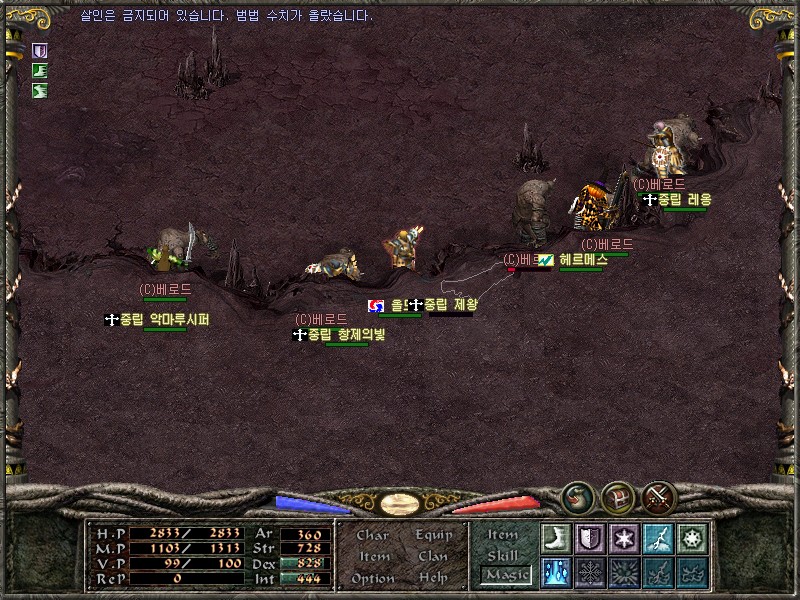Open the Char character sheet
This screenshot has height=600, width=800.
coord(372,535)
